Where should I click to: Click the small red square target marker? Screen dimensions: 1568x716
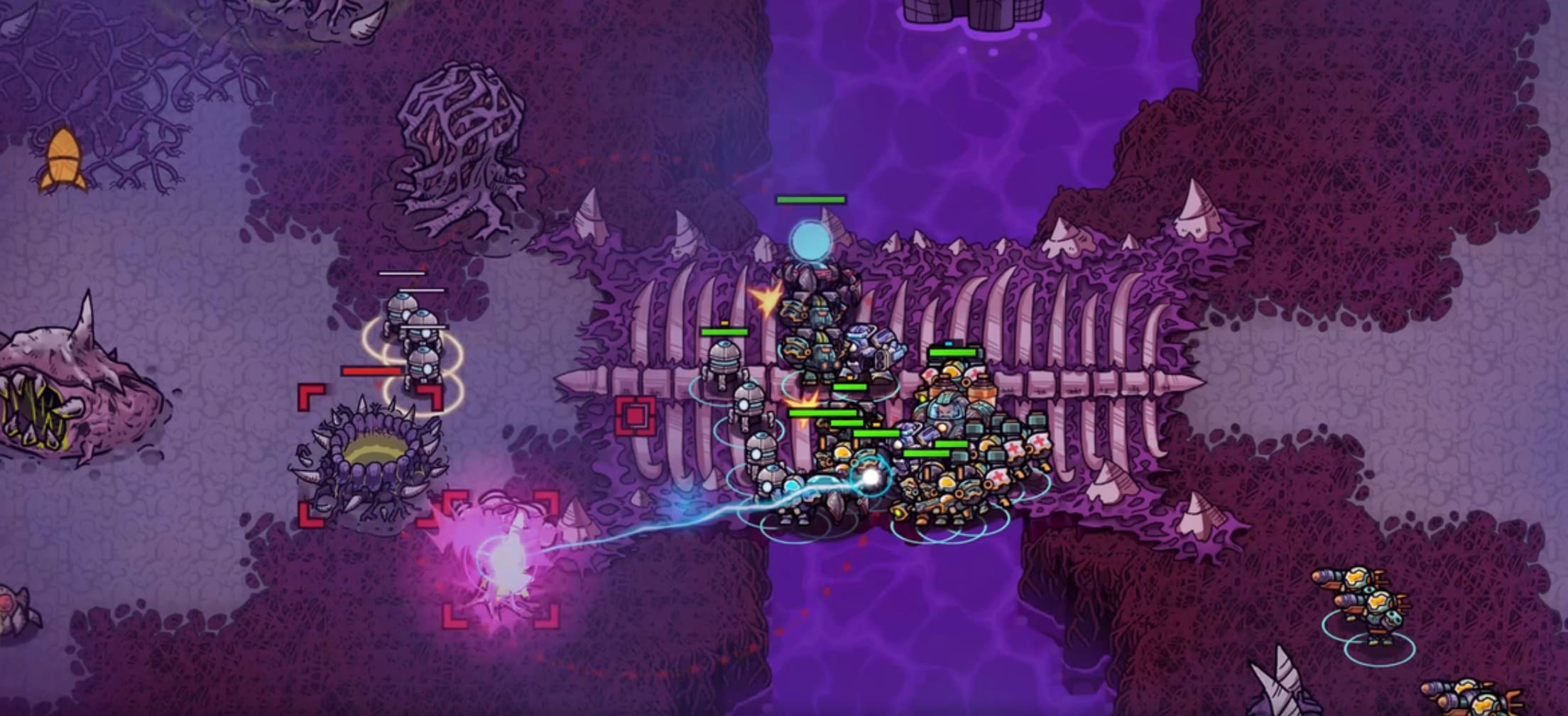635,415
